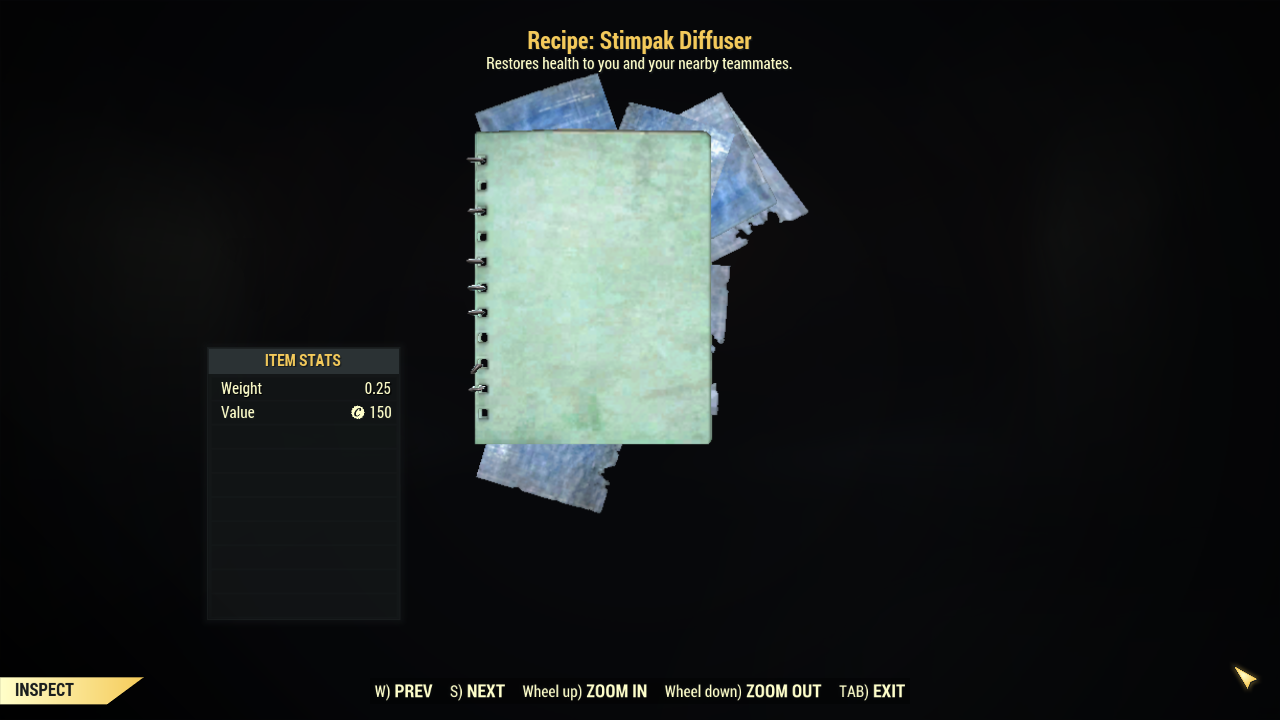Click the caps currency icon beside 150

(358, 412)
